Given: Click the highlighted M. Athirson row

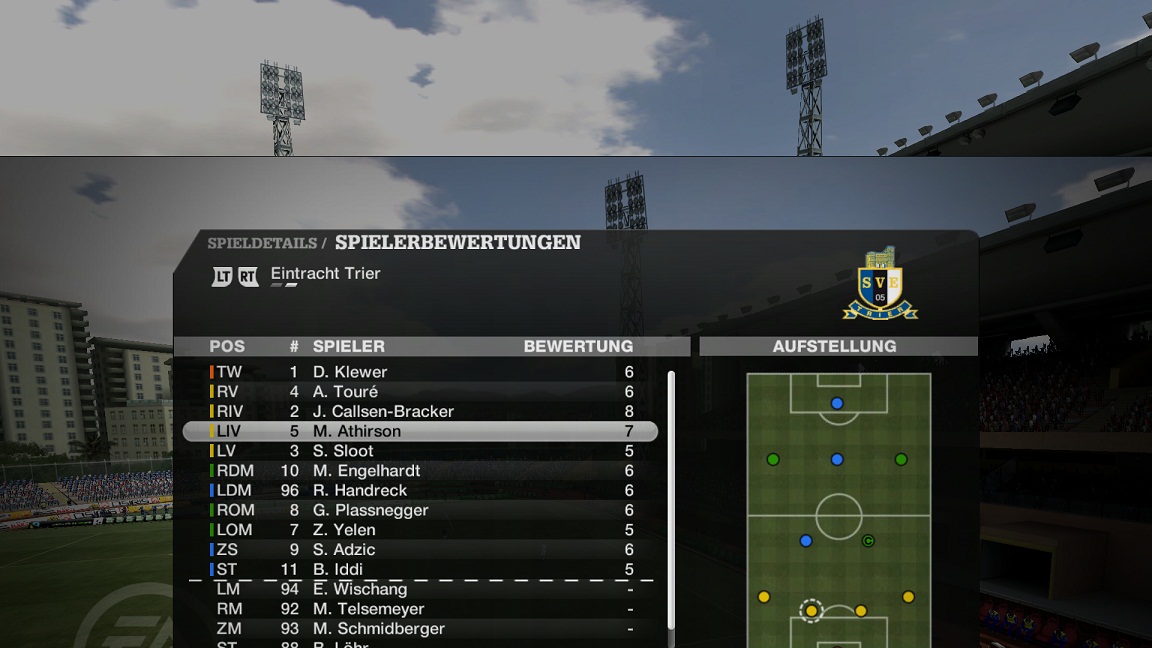Looking at the screenshot, I should tap(420, 431).
